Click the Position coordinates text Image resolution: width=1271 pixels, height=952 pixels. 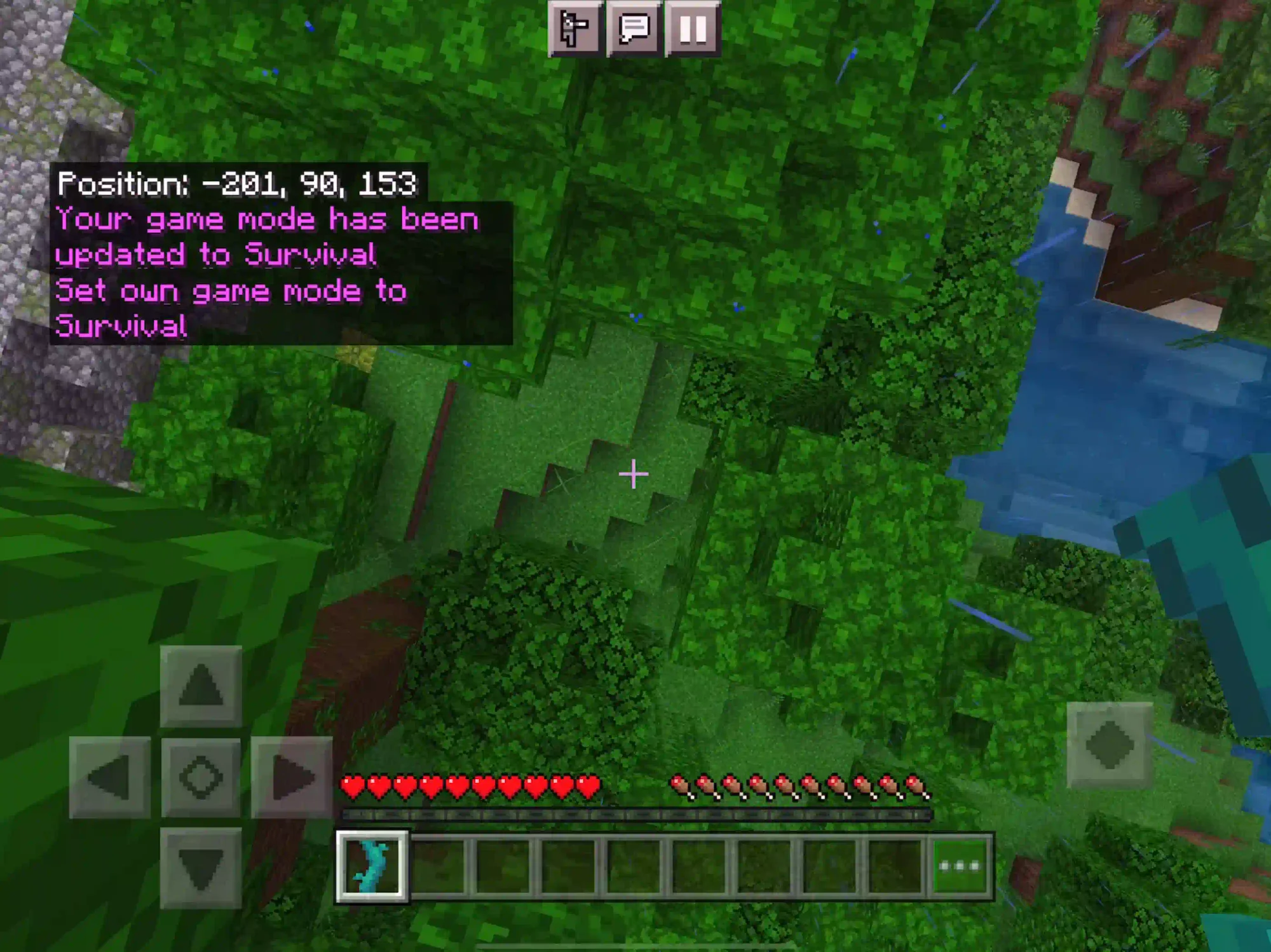click(235, 184)
